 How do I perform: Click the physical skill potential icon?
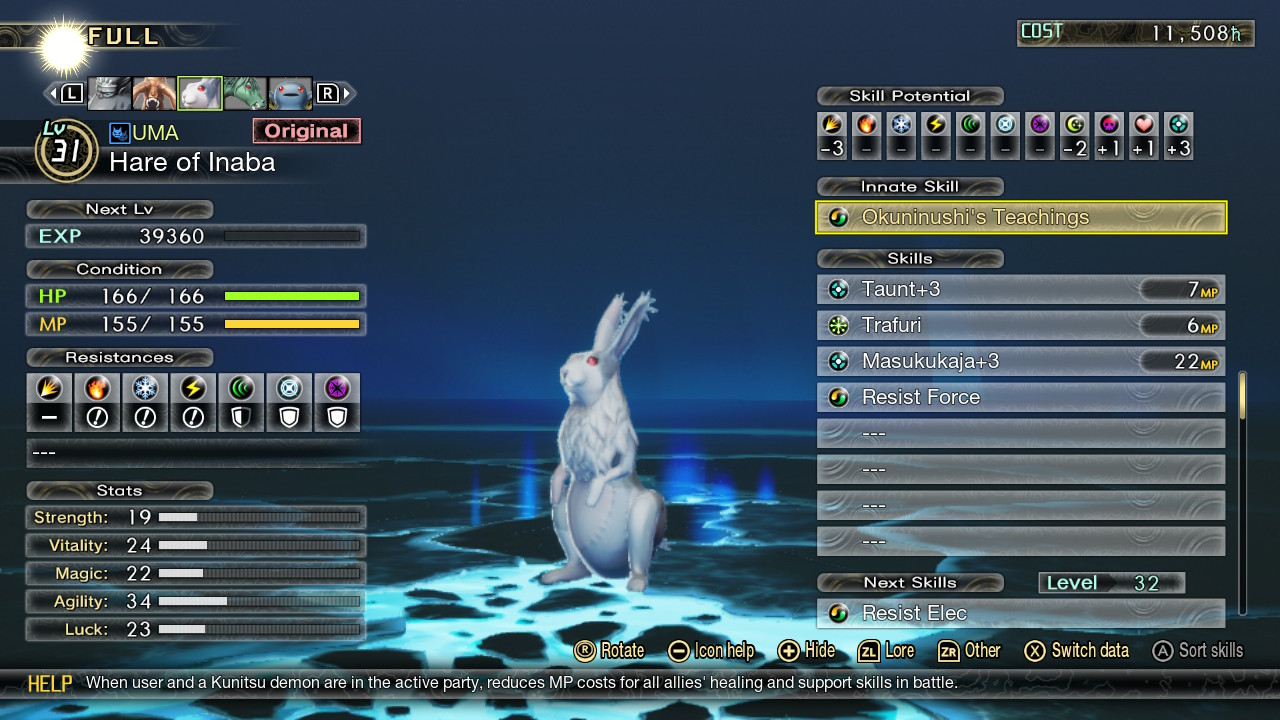[x=832, y=125]
